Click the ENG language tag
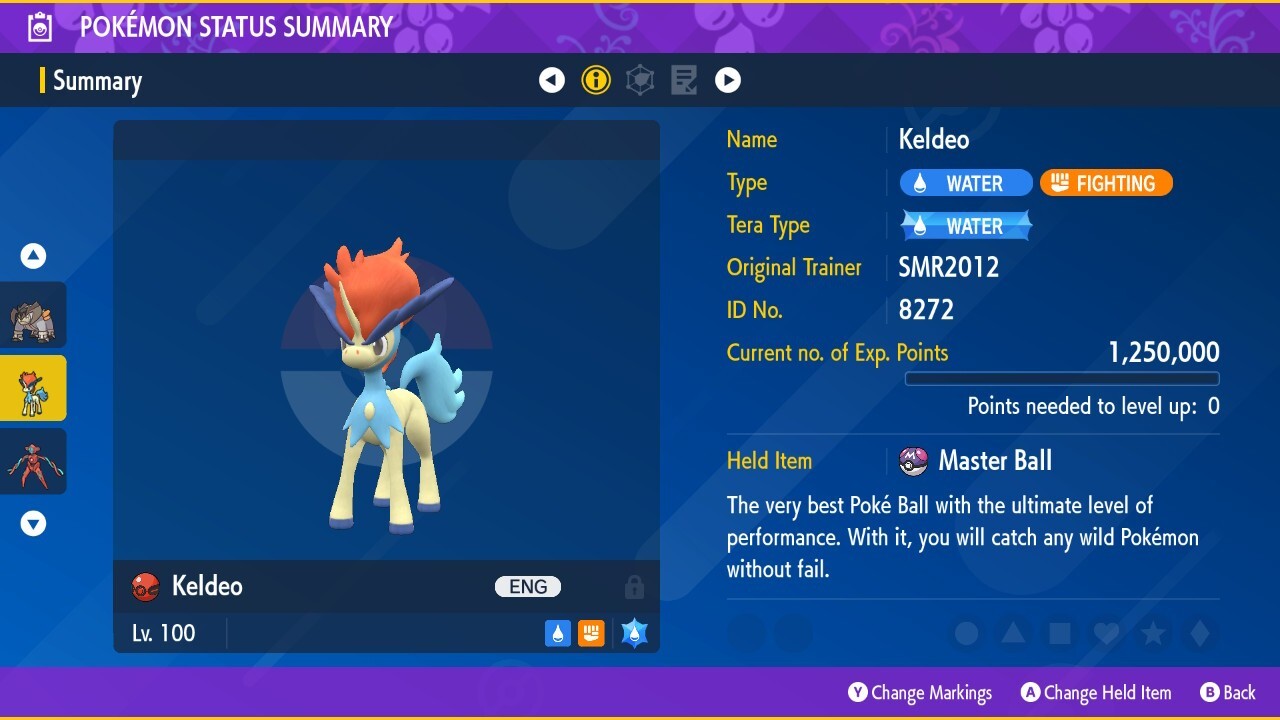 [x=527, y=587]
